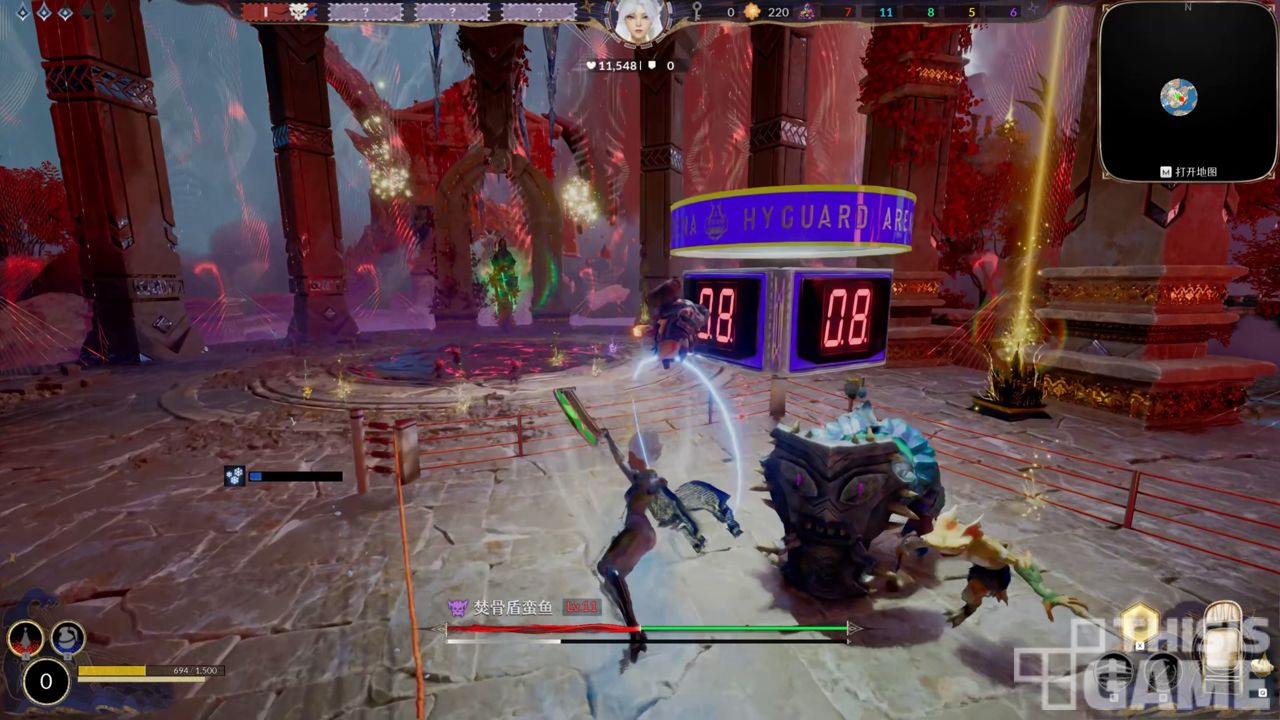Click the frost status effect icon
The image size is (1280, 720).
click(235, 477)
